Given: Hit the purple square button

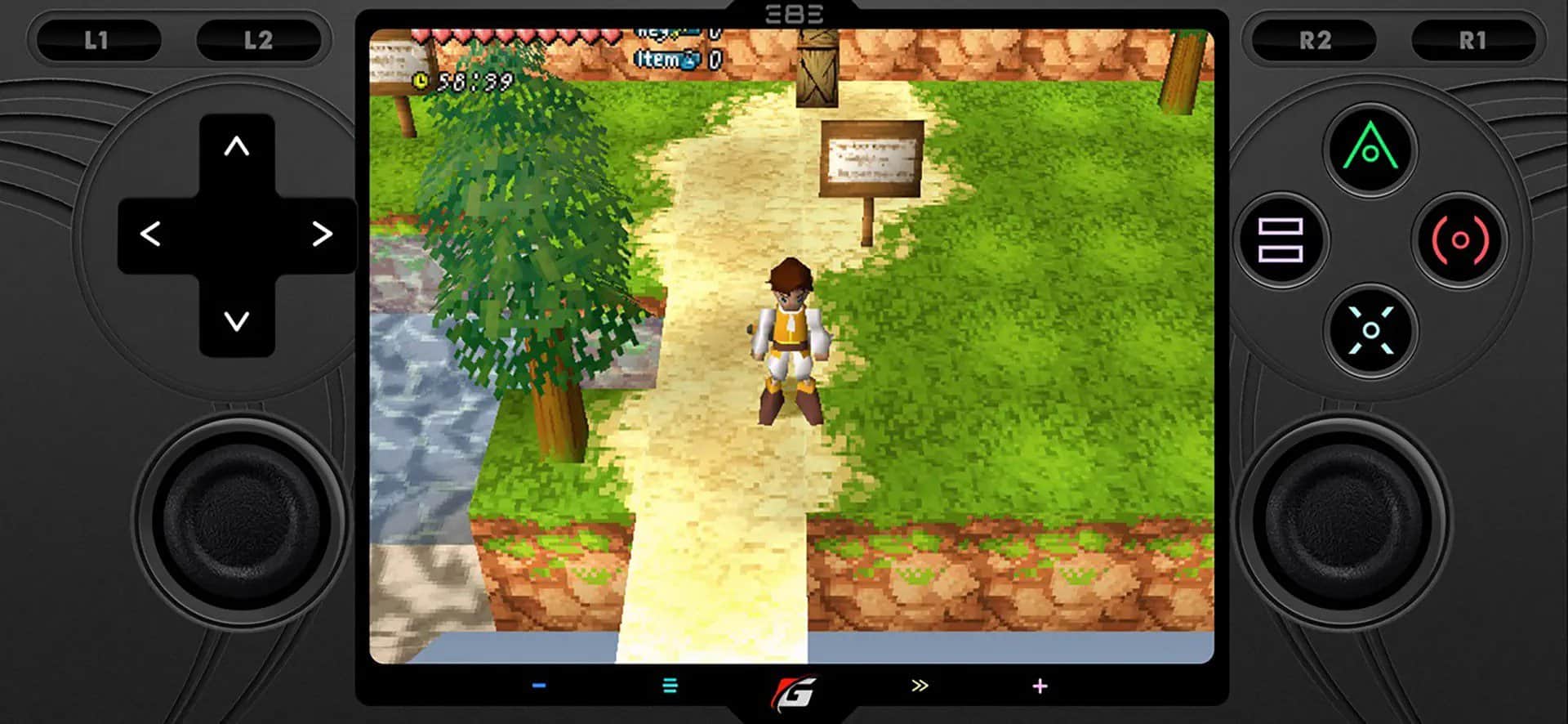Looking at the screenshot, I should pyautogui.click(x=1280, y=239).
